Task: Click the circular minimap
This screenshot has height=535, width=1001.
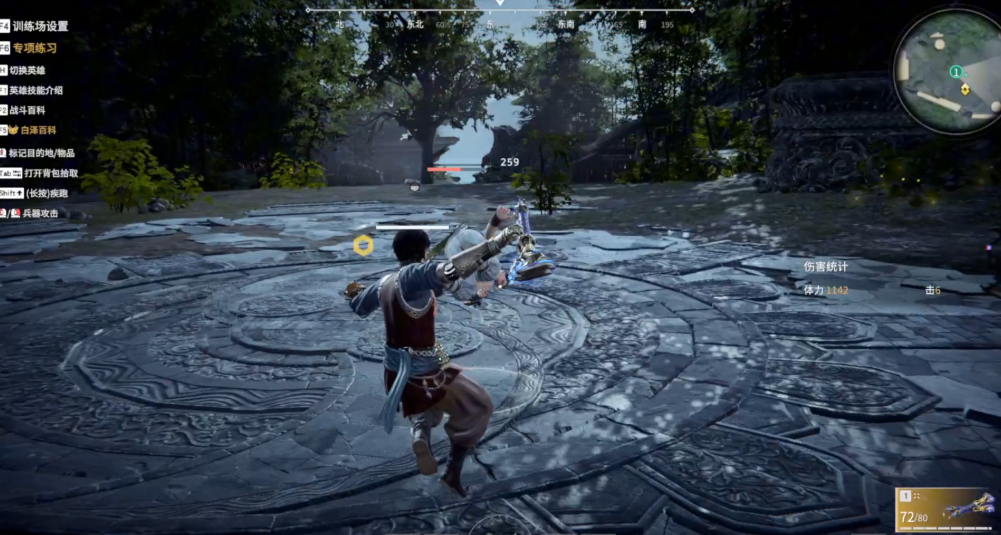Action: pos(945,72)
